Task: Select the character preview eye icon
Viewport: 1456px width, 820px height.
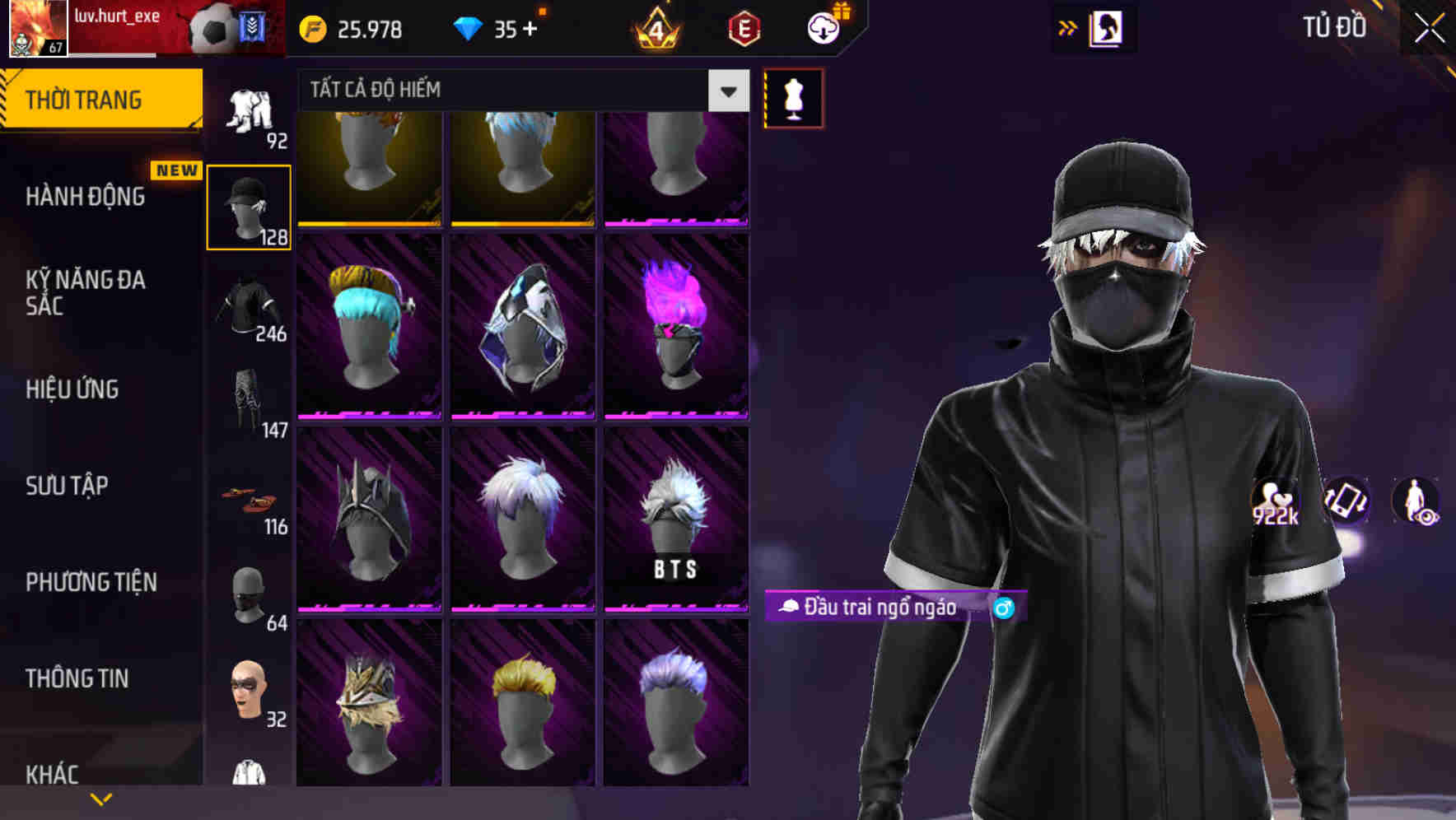Action: [x=1414, y=501]
